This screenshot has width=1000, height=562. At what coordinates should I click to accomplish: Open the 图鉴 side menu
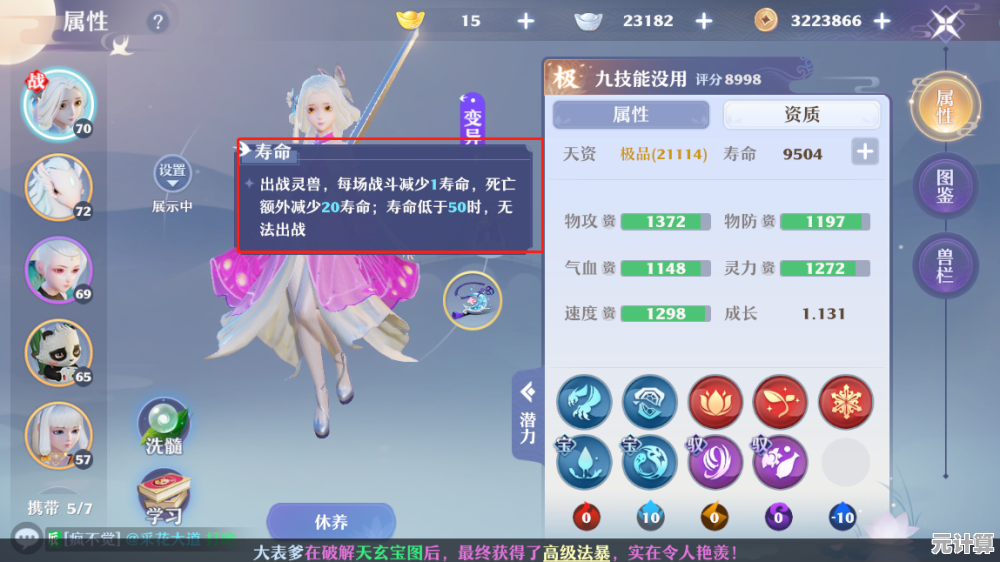[944, 187]
